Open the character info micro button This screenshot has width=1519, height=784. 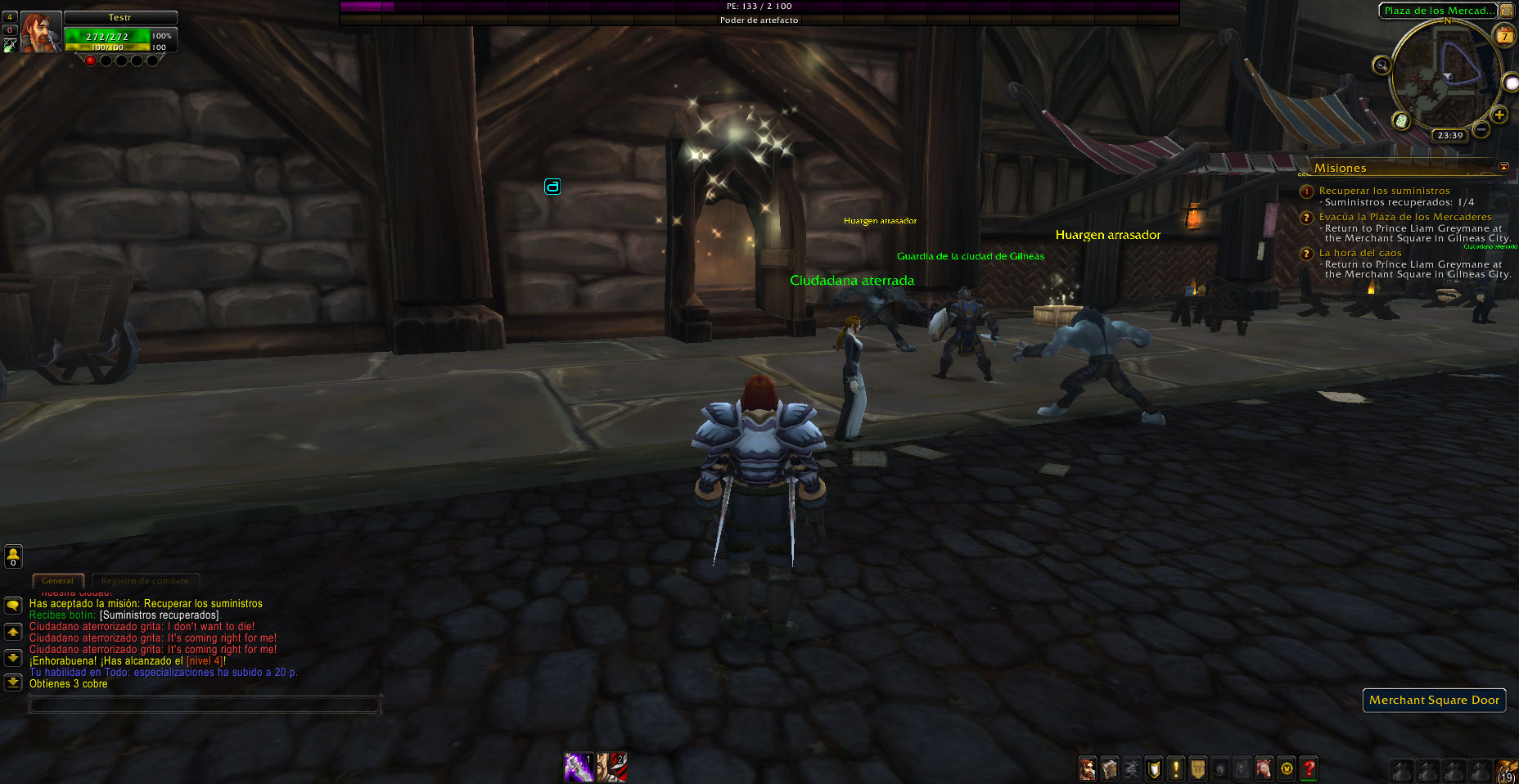click(x=1087, y=768)
